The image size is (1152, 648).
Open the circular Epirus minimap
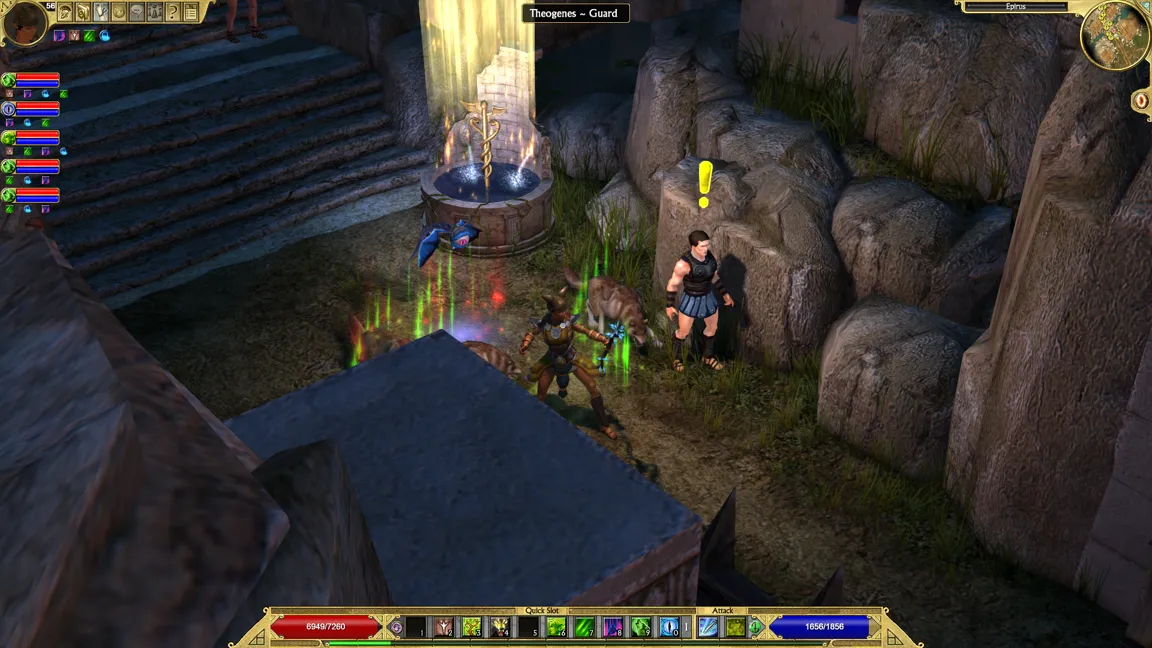pos(1114,35)
